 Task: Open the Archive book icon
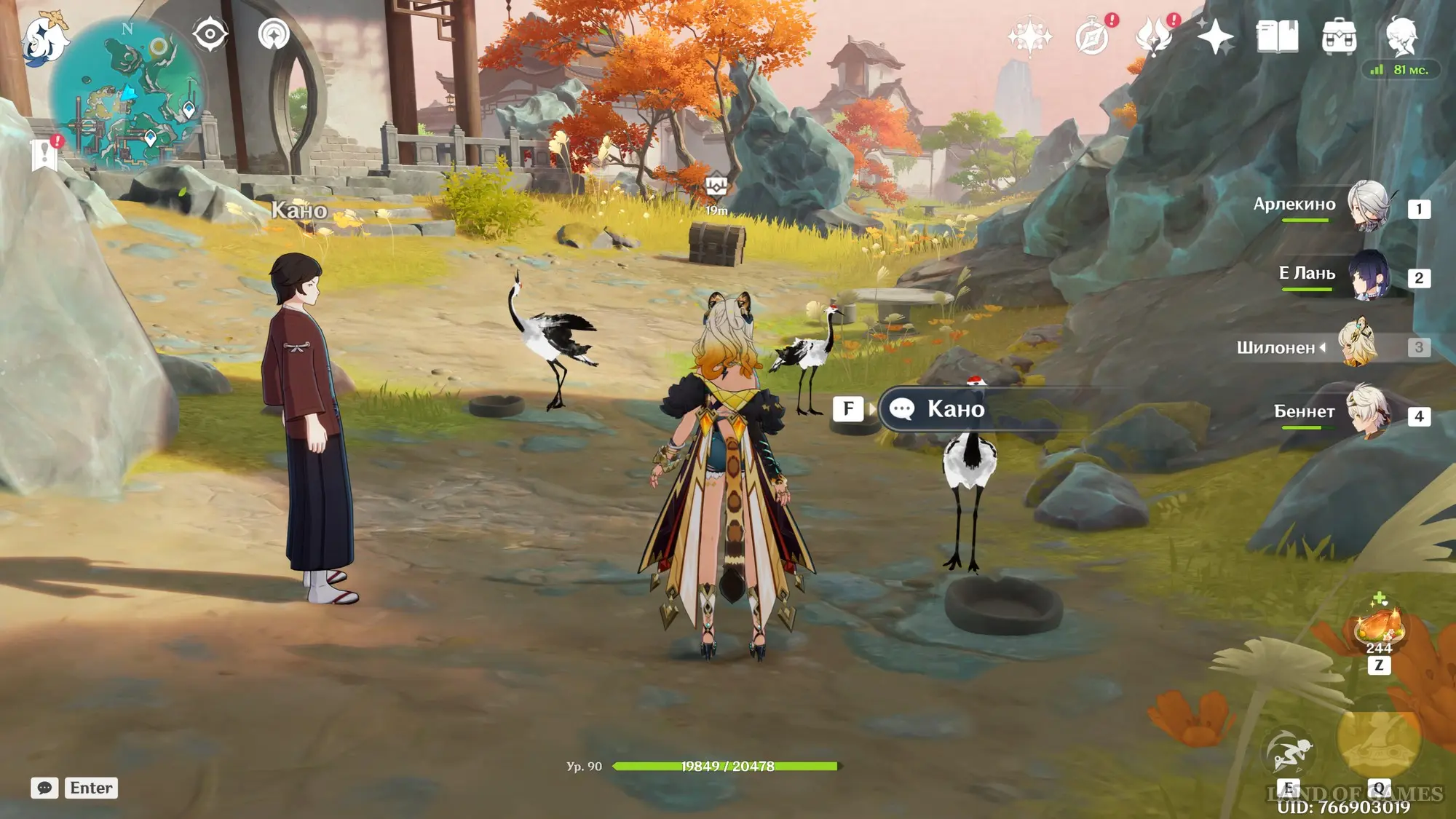[1277, 36]
